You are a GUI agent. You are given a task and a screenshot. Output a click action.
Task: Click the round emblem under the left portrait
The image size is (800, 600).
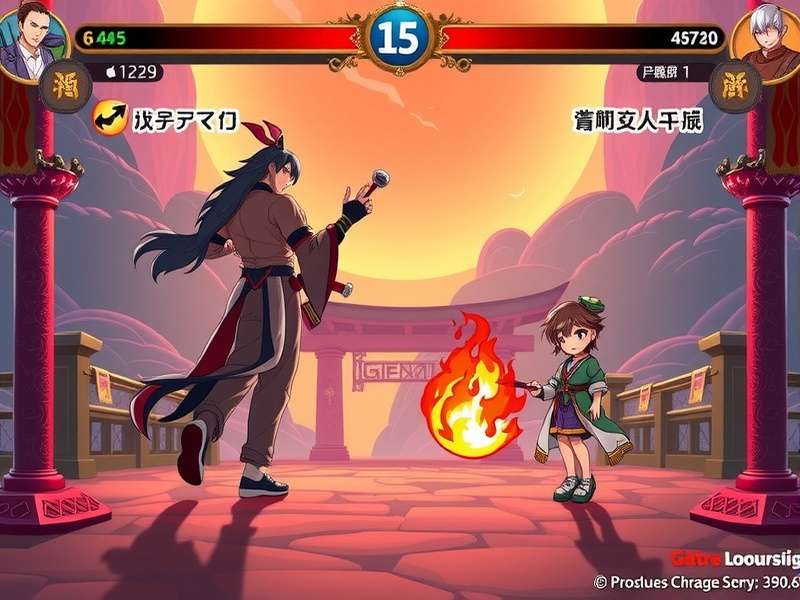[65, 86]
